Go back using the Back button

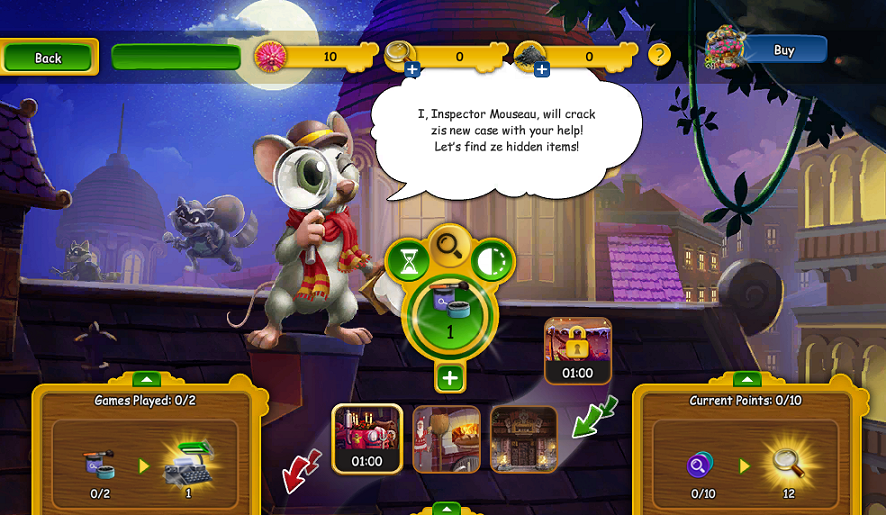pos(48,57)
